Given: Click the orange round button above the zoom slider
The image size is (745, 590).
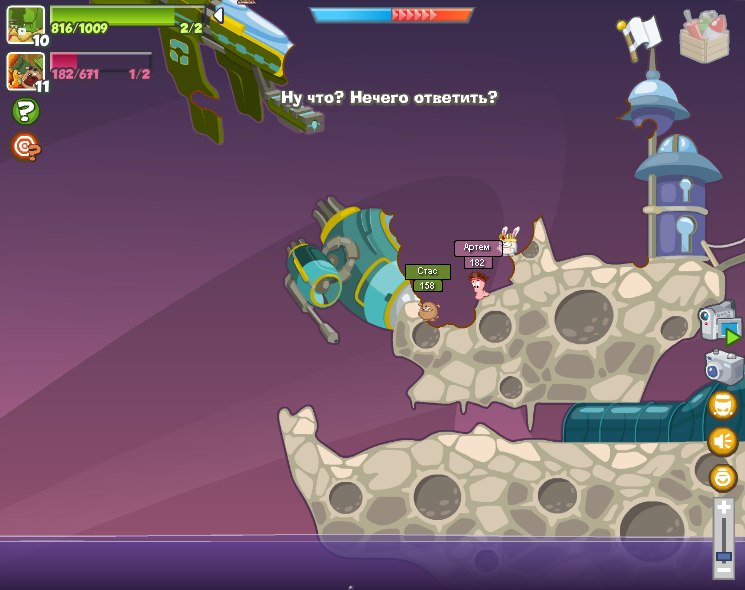Looking at the screenshot, I should point(723,477).
